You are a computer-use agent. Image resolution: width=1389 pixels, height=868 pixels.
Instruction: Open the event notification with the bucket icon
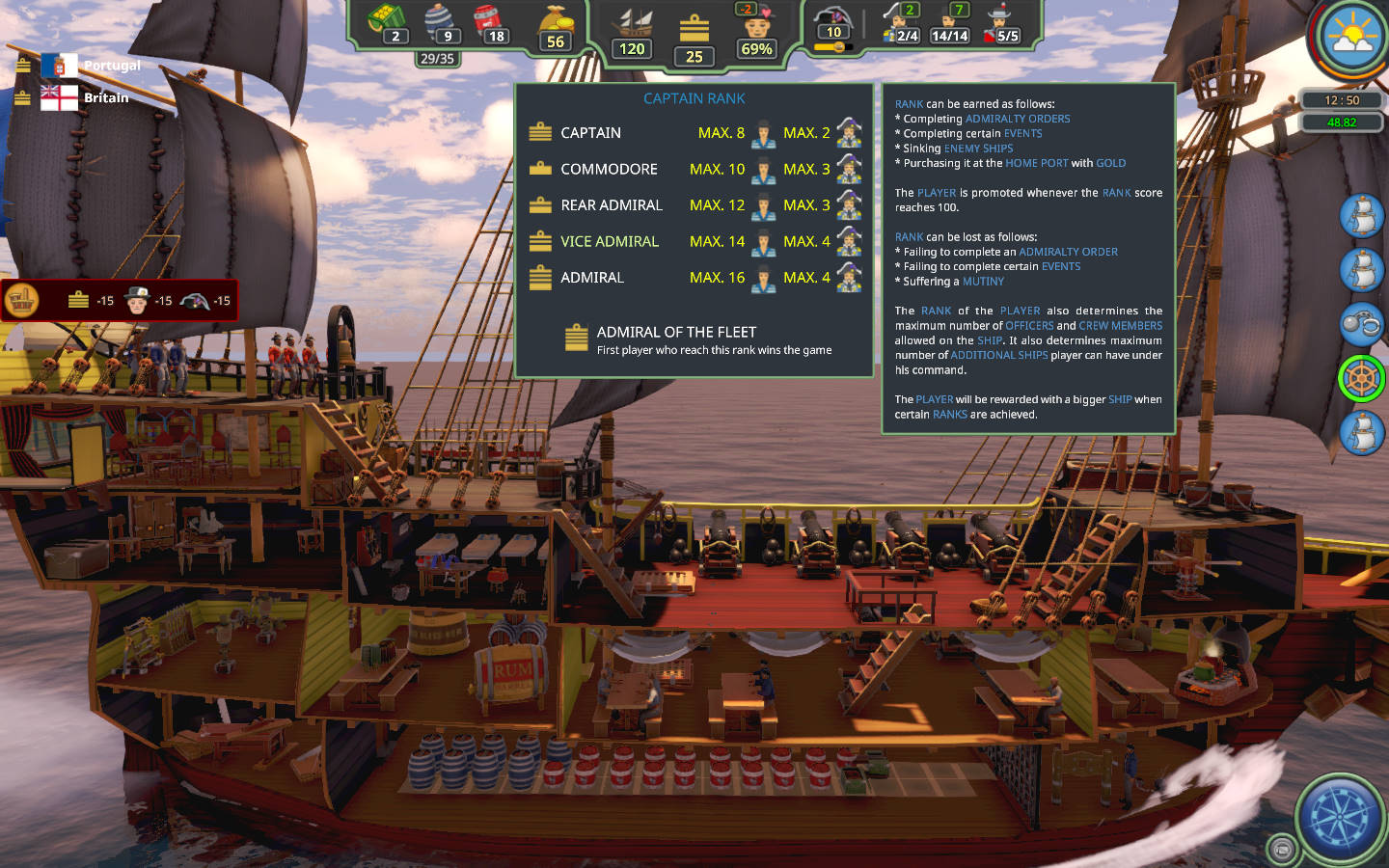(x=22, y=301)
